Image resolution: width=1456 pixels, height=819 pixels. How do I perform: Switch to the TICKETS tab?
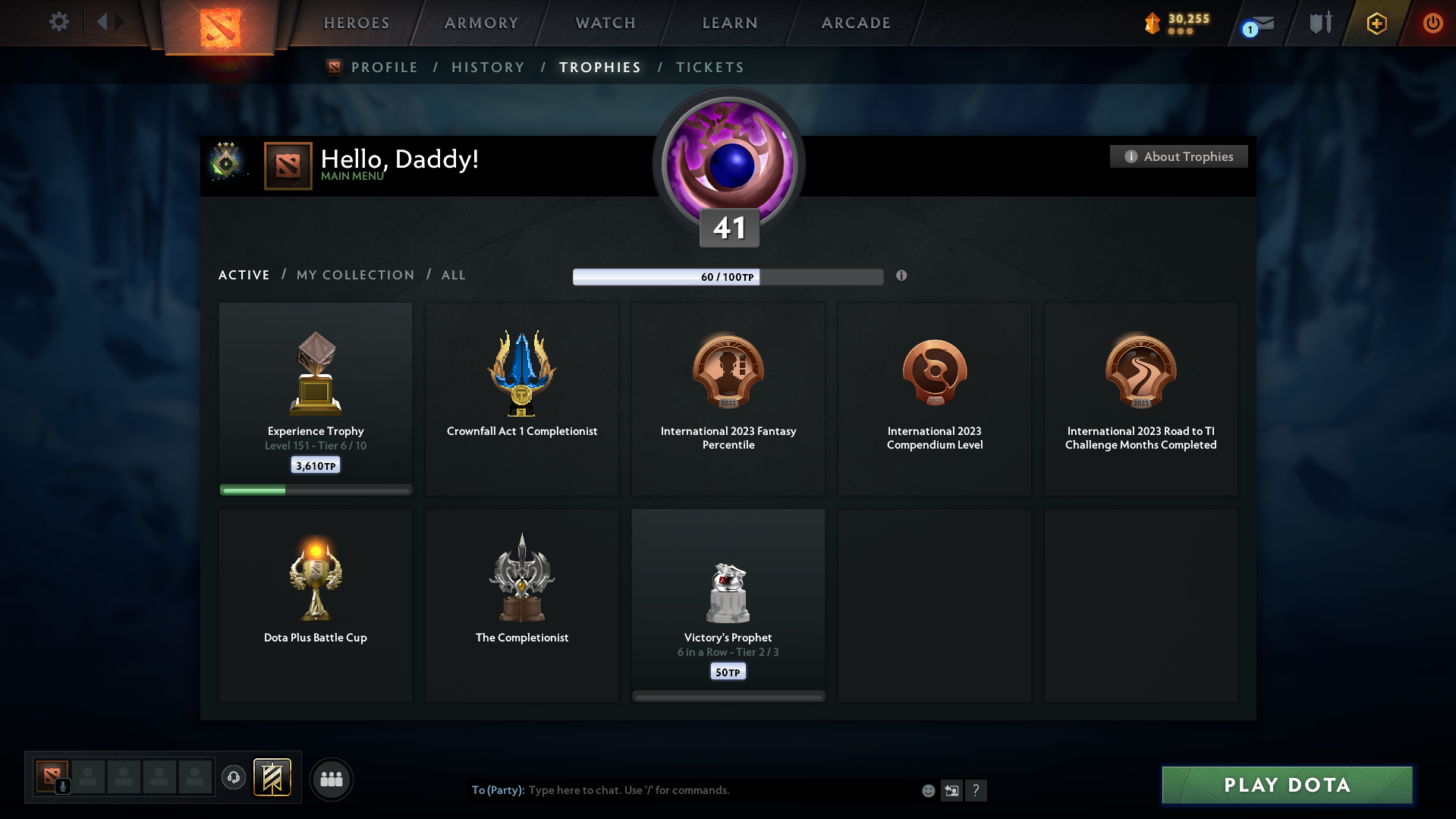click(709, 67)
